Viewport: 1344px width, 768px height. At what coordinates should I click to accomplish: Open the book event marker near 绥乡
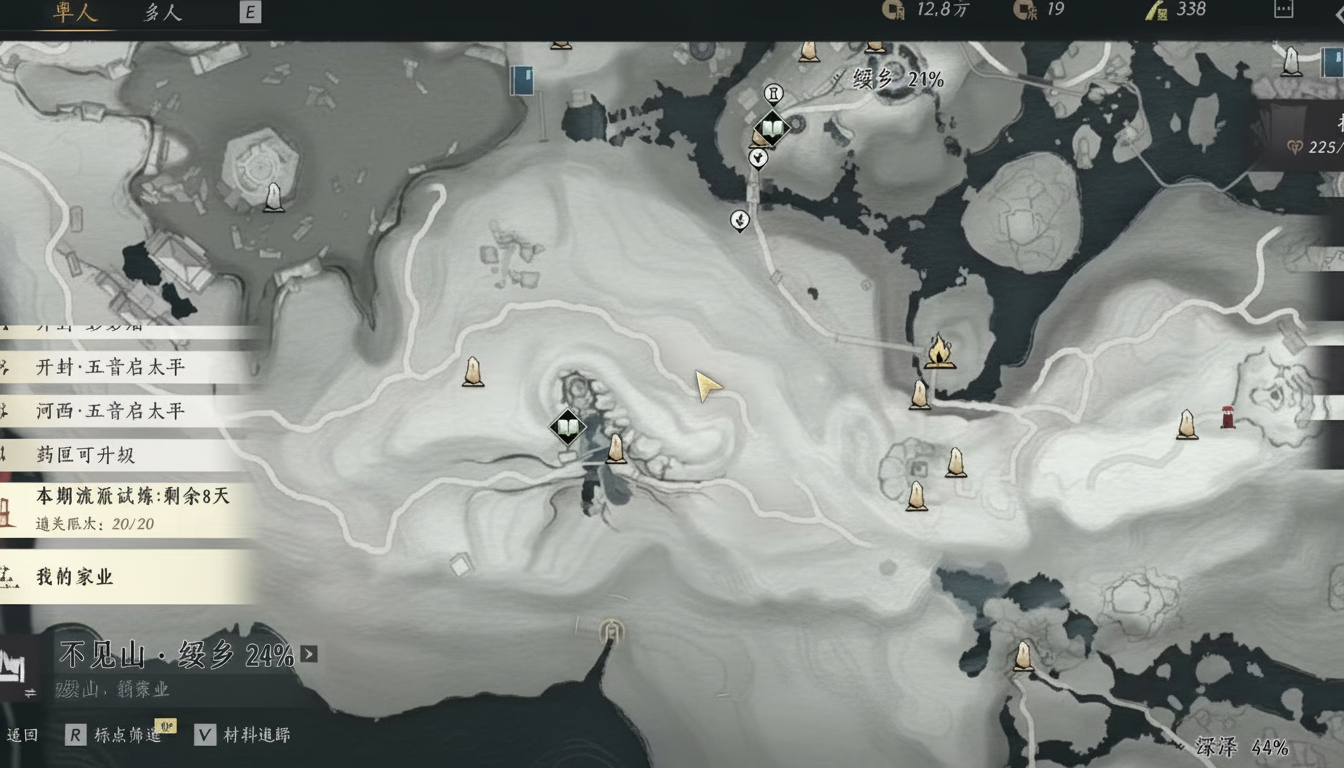[770, 128]
